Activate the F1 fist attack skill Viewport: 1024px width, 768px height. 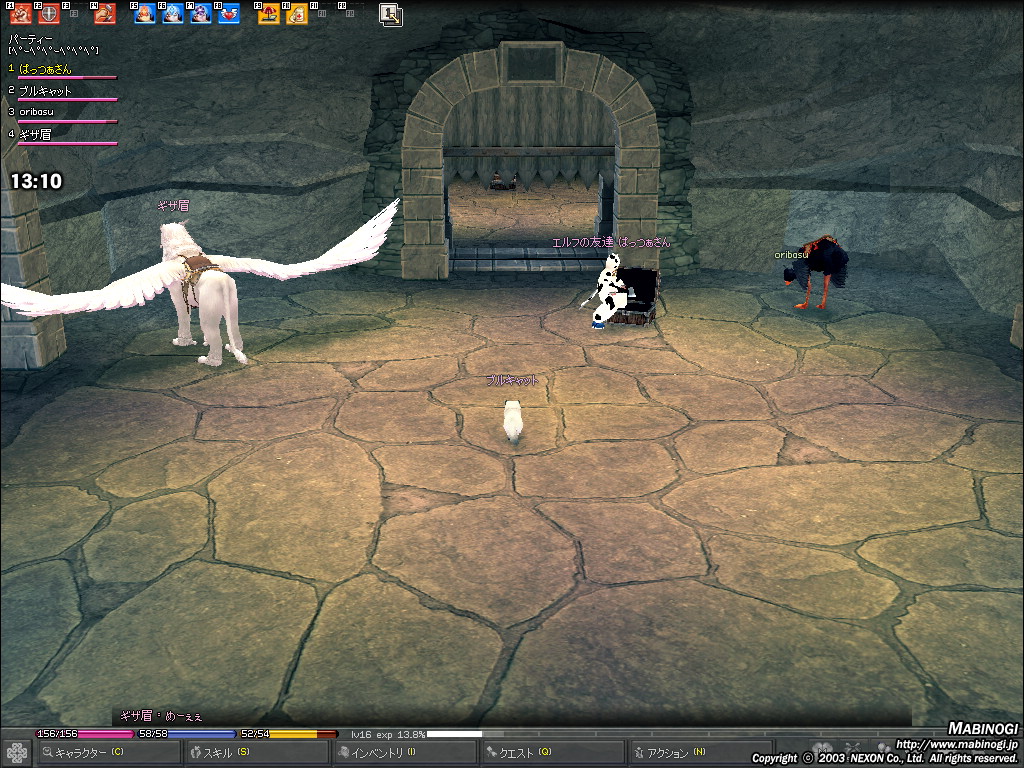pyautogui.click(x=19, y=14)
